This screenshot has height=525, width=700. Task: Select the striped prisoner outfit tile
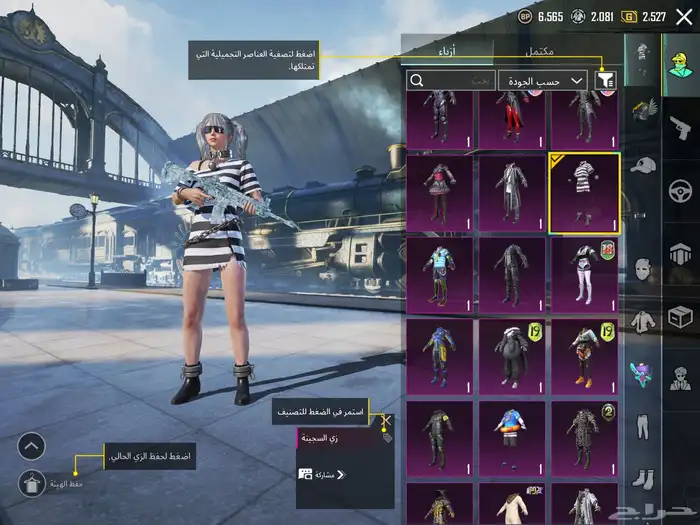coord(583,192)
